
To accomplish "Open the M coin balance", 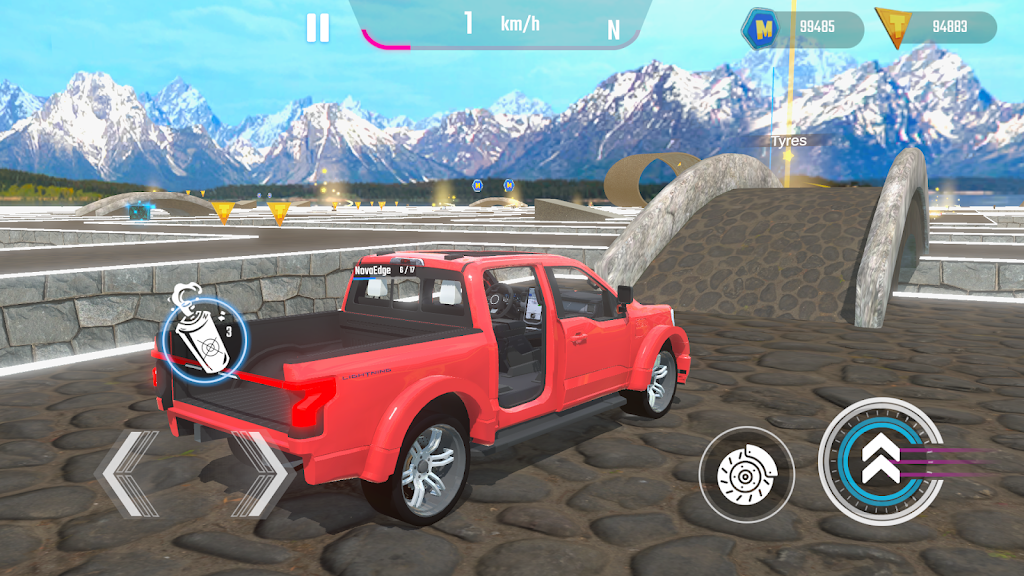I will 802,28.
